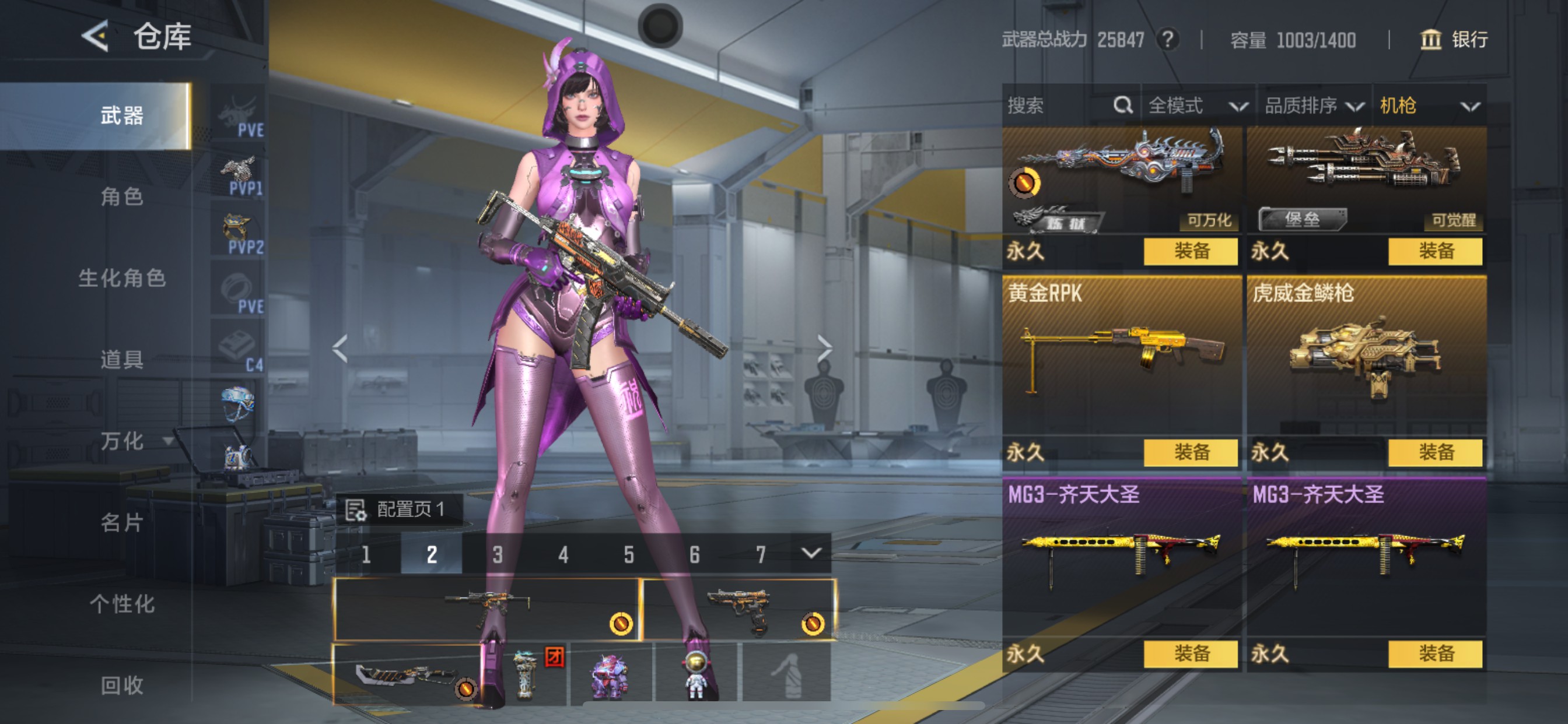This screenshot has width=1568, height=724.
Task: Expand the loadout page number list
Action: 811,553
